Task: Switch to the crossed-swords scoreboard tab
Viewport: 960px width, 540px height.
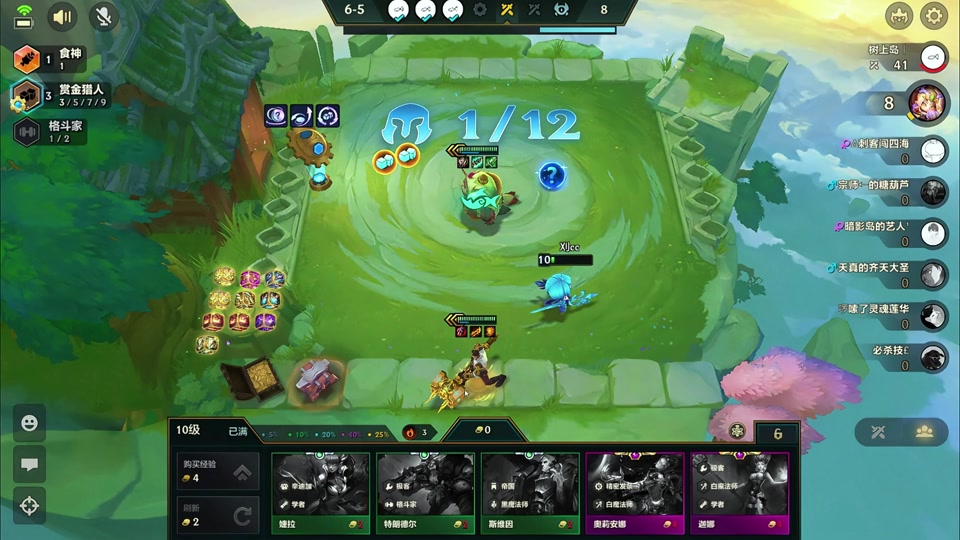Action: click(879, 432)
